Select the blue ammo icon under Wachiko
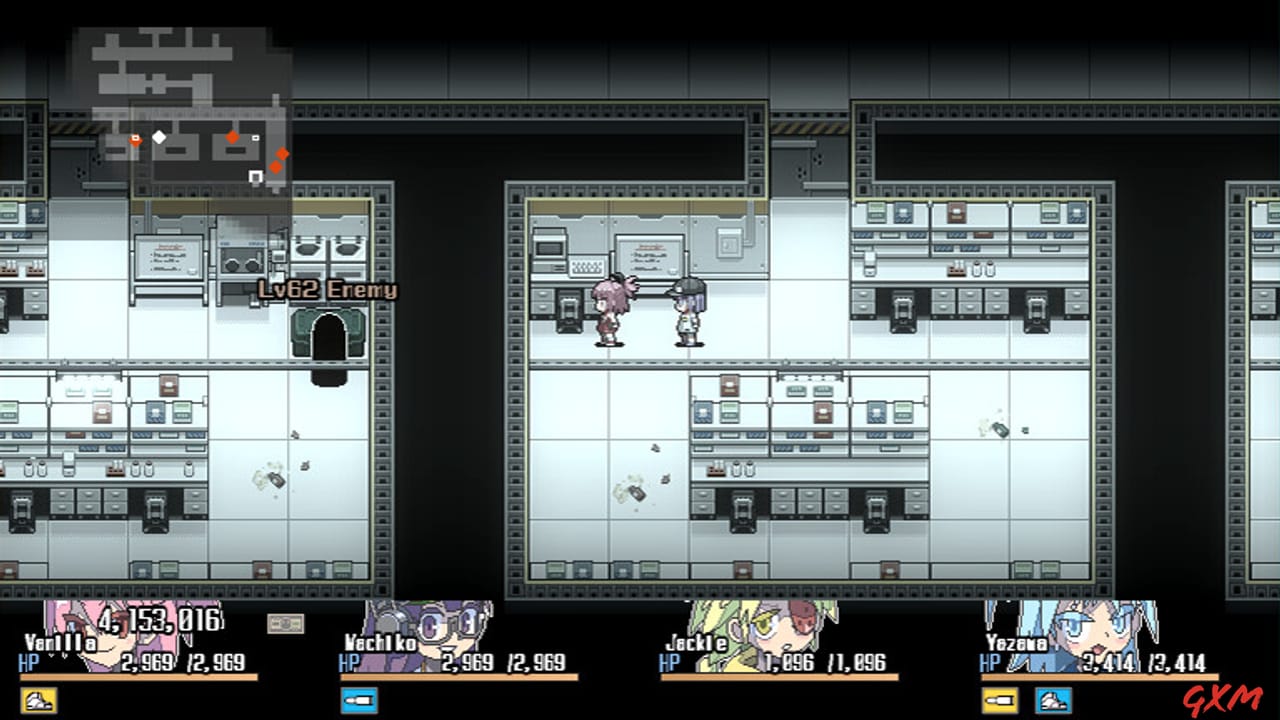Screen dimensions: 1280x720 [360, 703]
